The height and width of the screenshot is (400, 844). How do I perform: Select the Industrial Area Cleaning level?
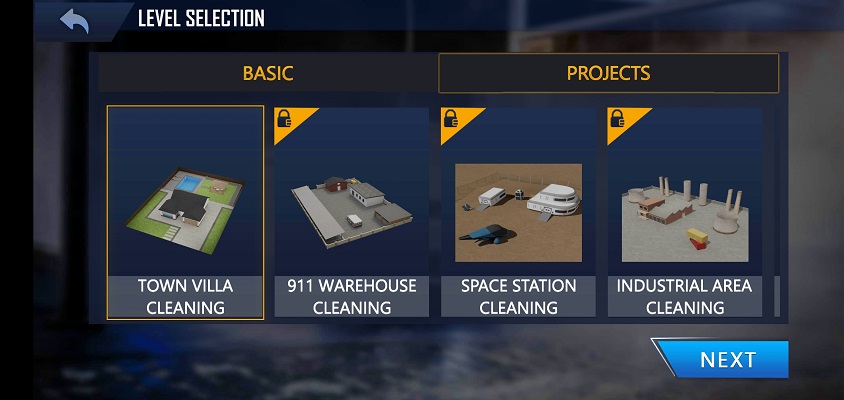point(684,212)
